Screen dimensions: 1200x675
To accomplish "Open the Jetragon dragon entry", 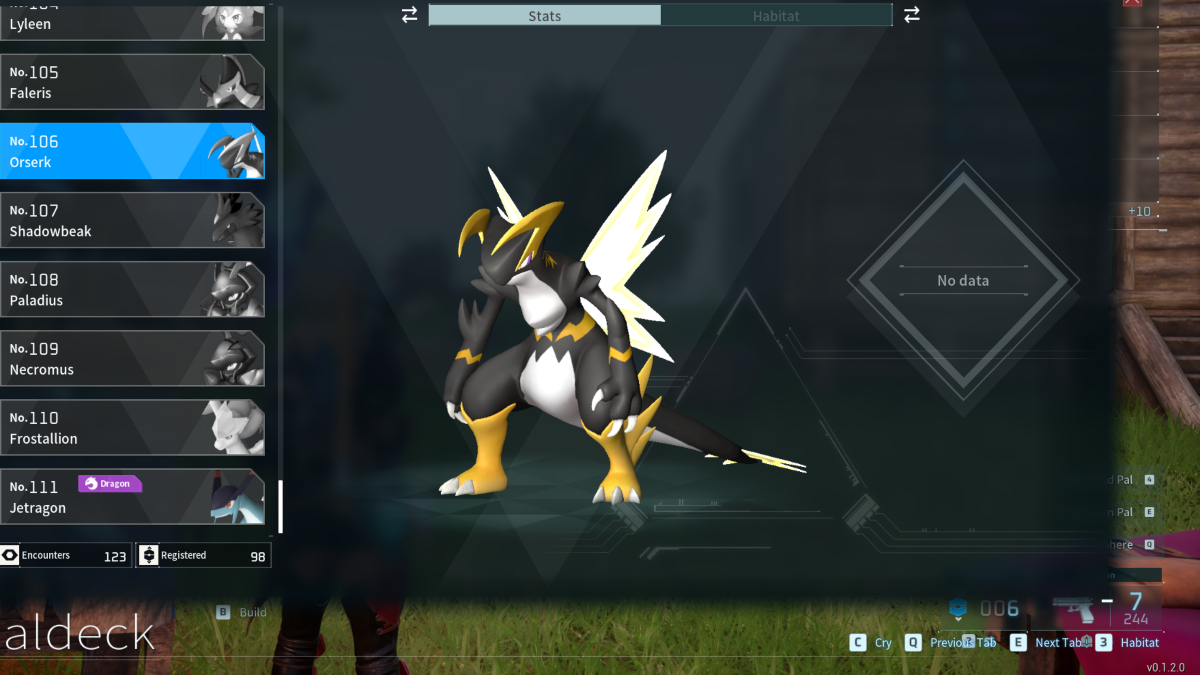I will coord(130,496).
